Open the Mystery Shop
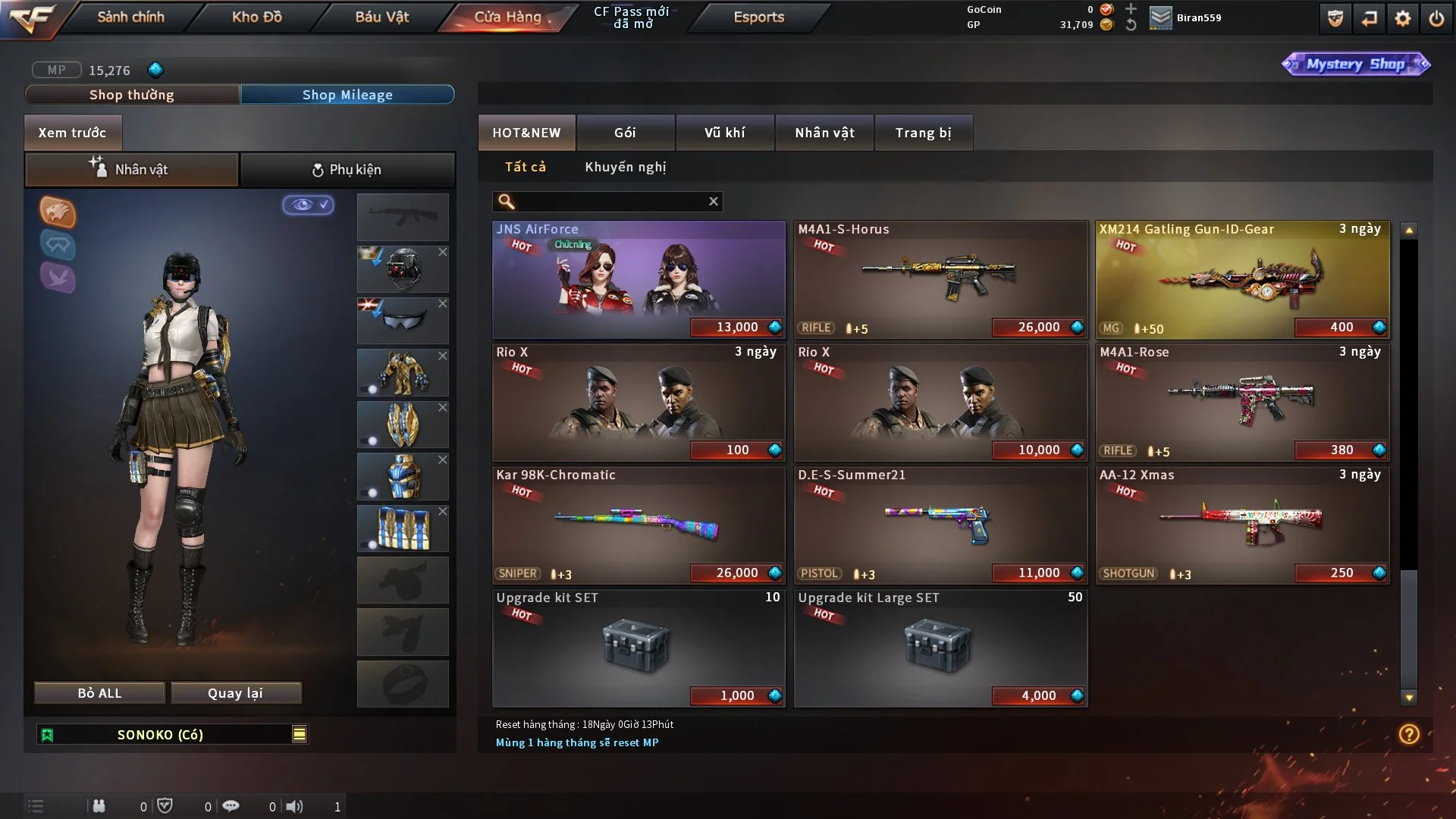The width and height of the screenshot is (1456, 819). (1355, 64)
